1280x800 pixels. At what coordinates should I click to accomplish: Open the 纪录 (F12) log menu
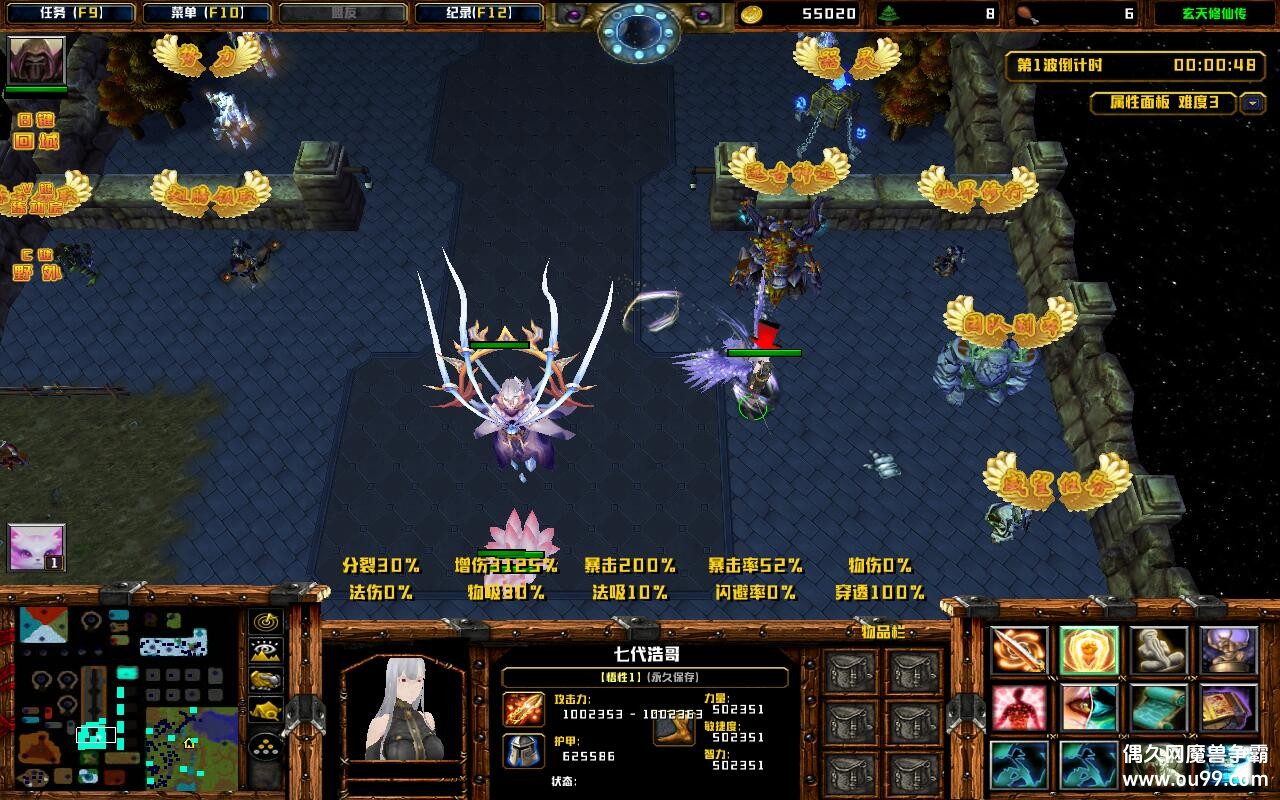(479, 14)
